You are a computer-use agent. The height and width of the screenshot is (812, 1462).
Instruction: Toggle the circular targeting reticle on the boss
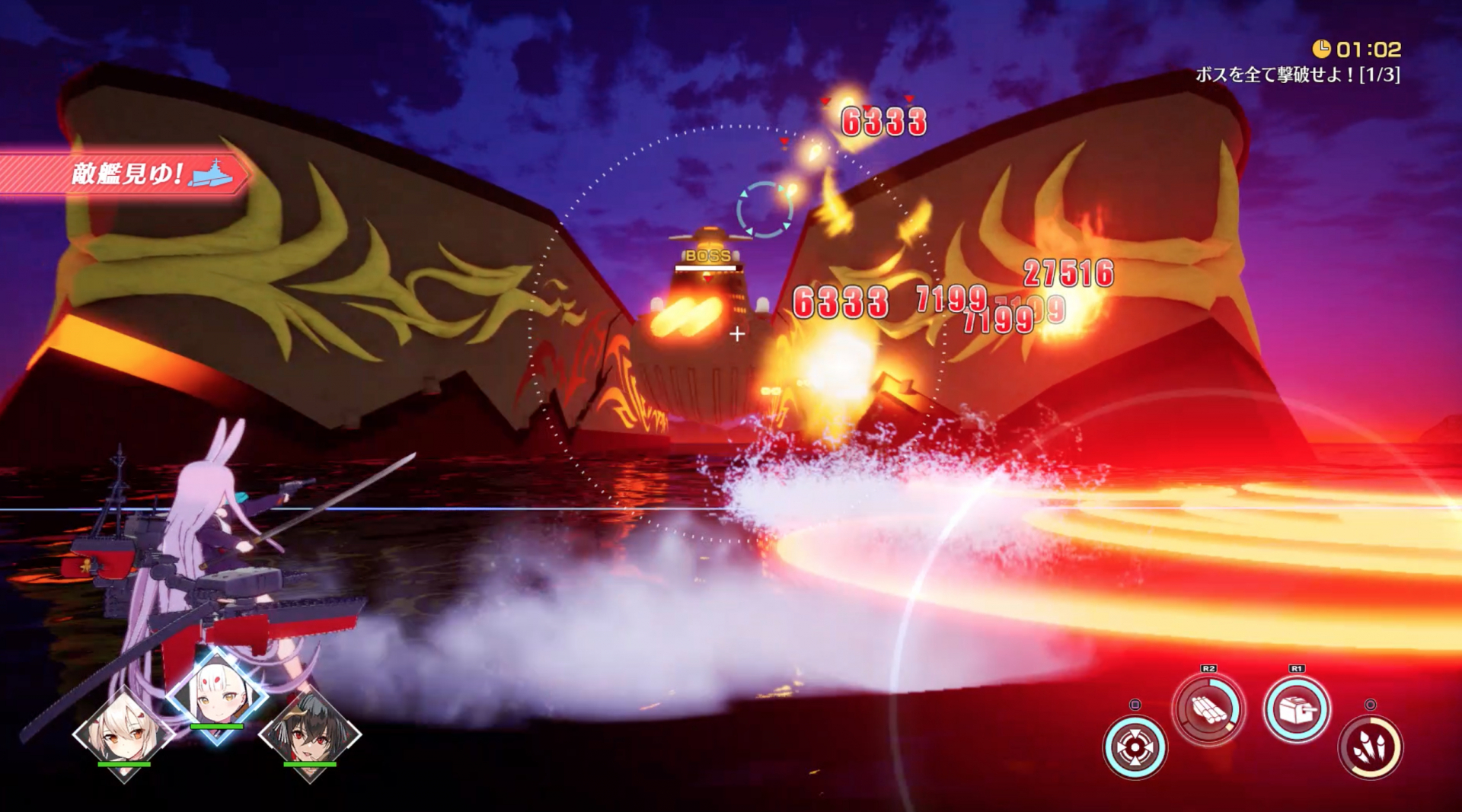tap(765, 206)
